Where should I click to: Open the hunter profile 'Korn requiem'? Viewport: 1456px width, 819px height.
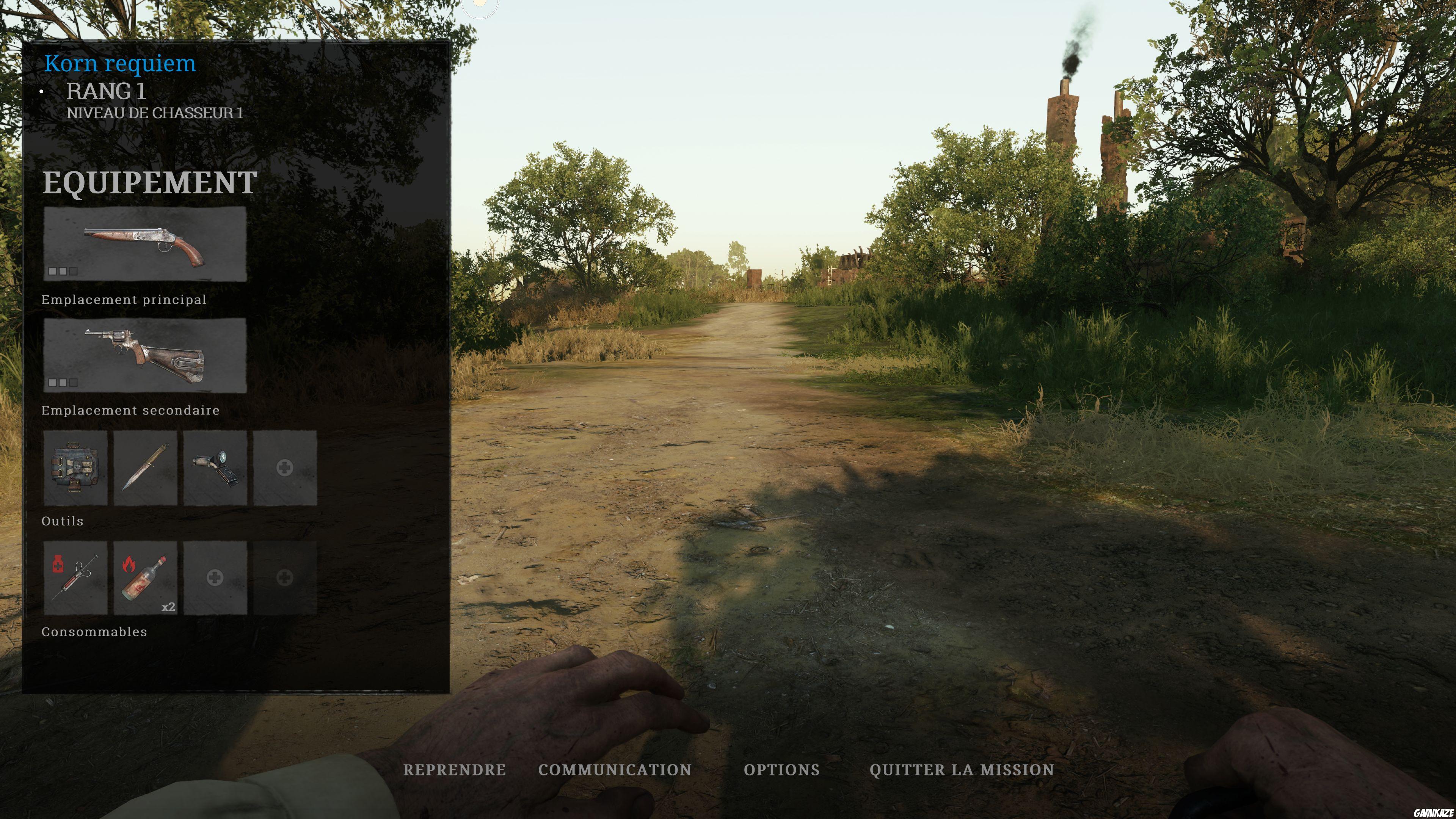[121, 63]
